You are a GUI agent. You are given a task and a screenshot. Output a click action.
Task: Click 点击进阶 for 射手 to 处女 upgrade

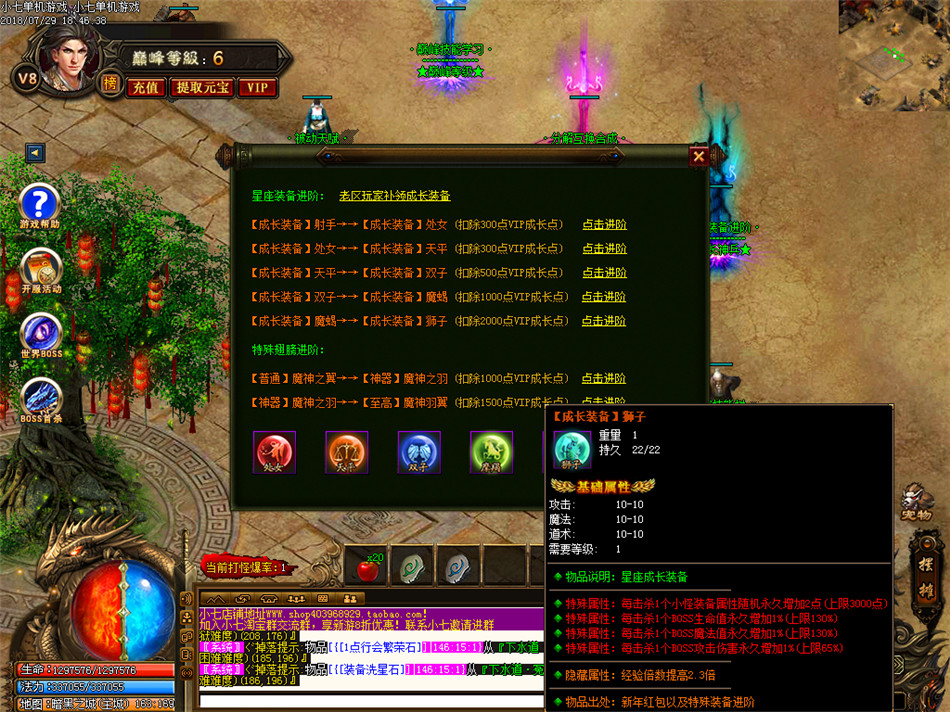(x=604, y=225)
